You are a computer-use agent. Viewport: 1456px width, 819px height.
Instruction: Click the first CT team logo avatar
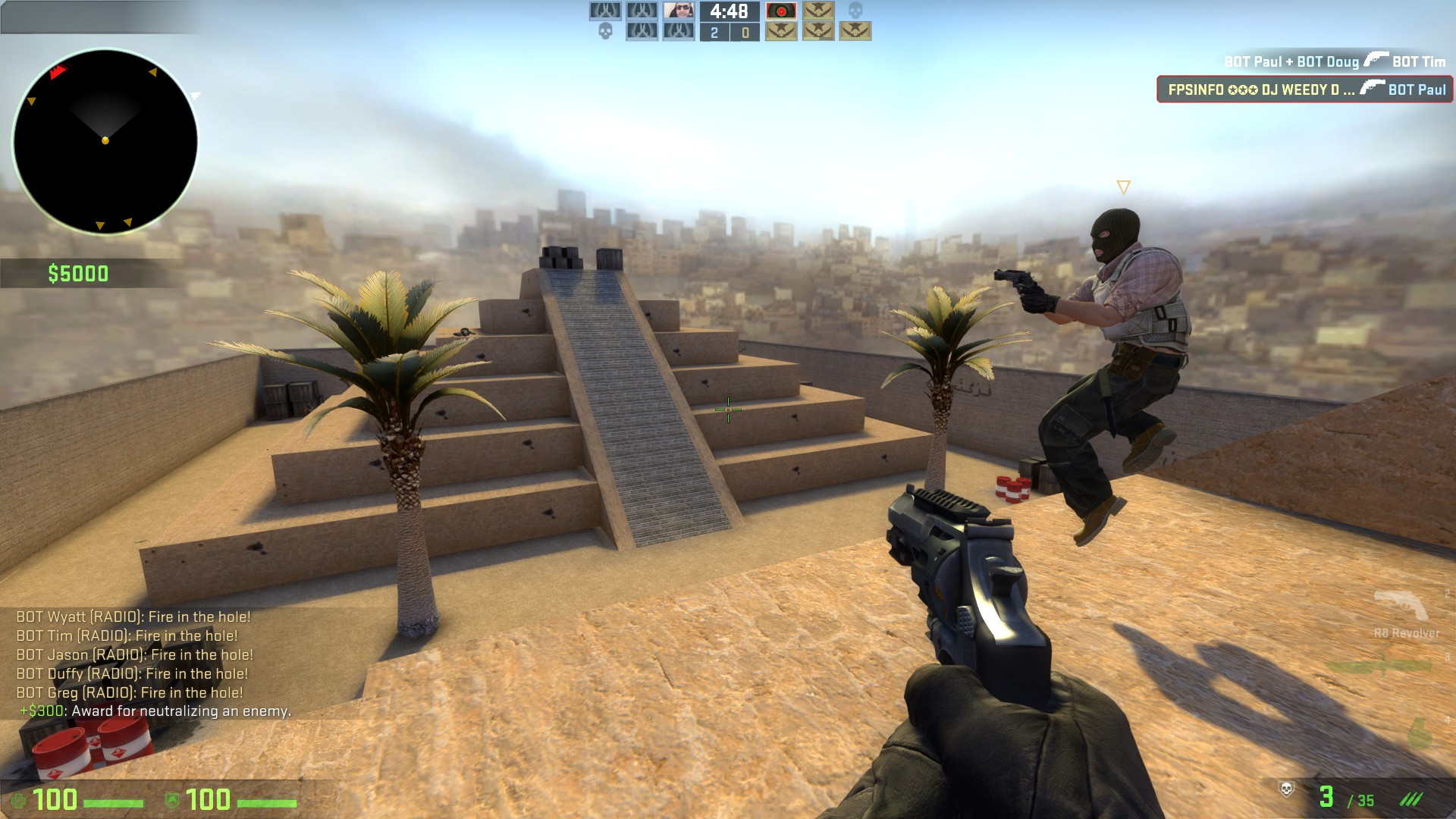coord(605,11)
